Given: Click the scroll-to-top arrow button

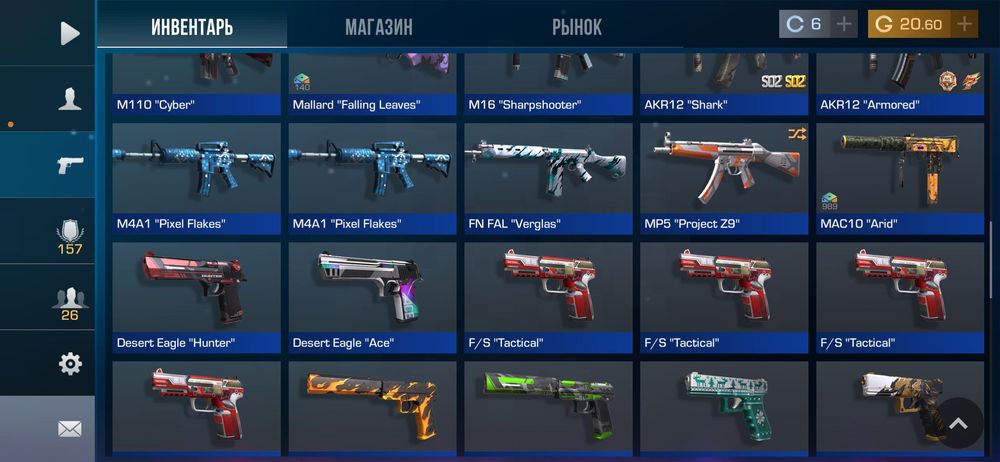Looking at the screenshot, I should coord(958,424).
